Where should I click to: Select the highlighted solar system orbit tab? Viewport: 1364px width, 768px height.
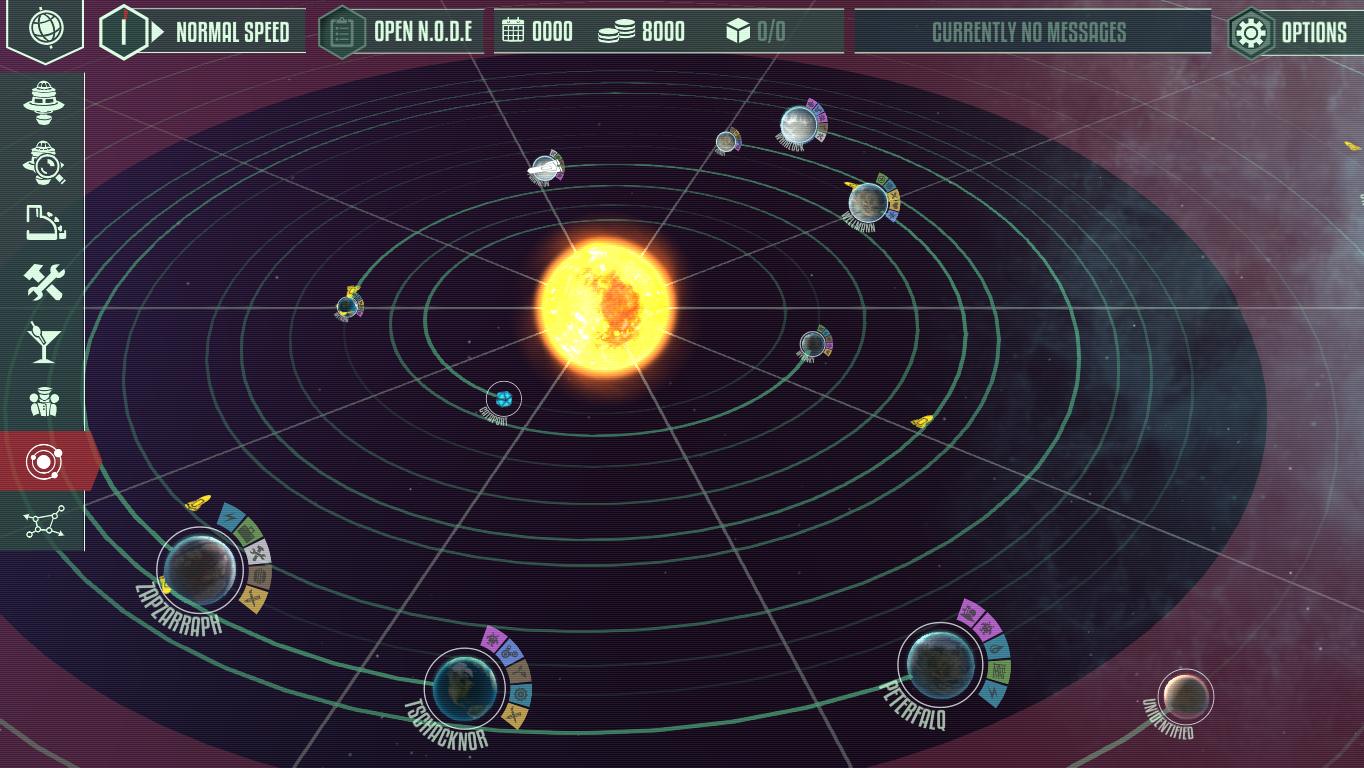click(x=45, y=461)
